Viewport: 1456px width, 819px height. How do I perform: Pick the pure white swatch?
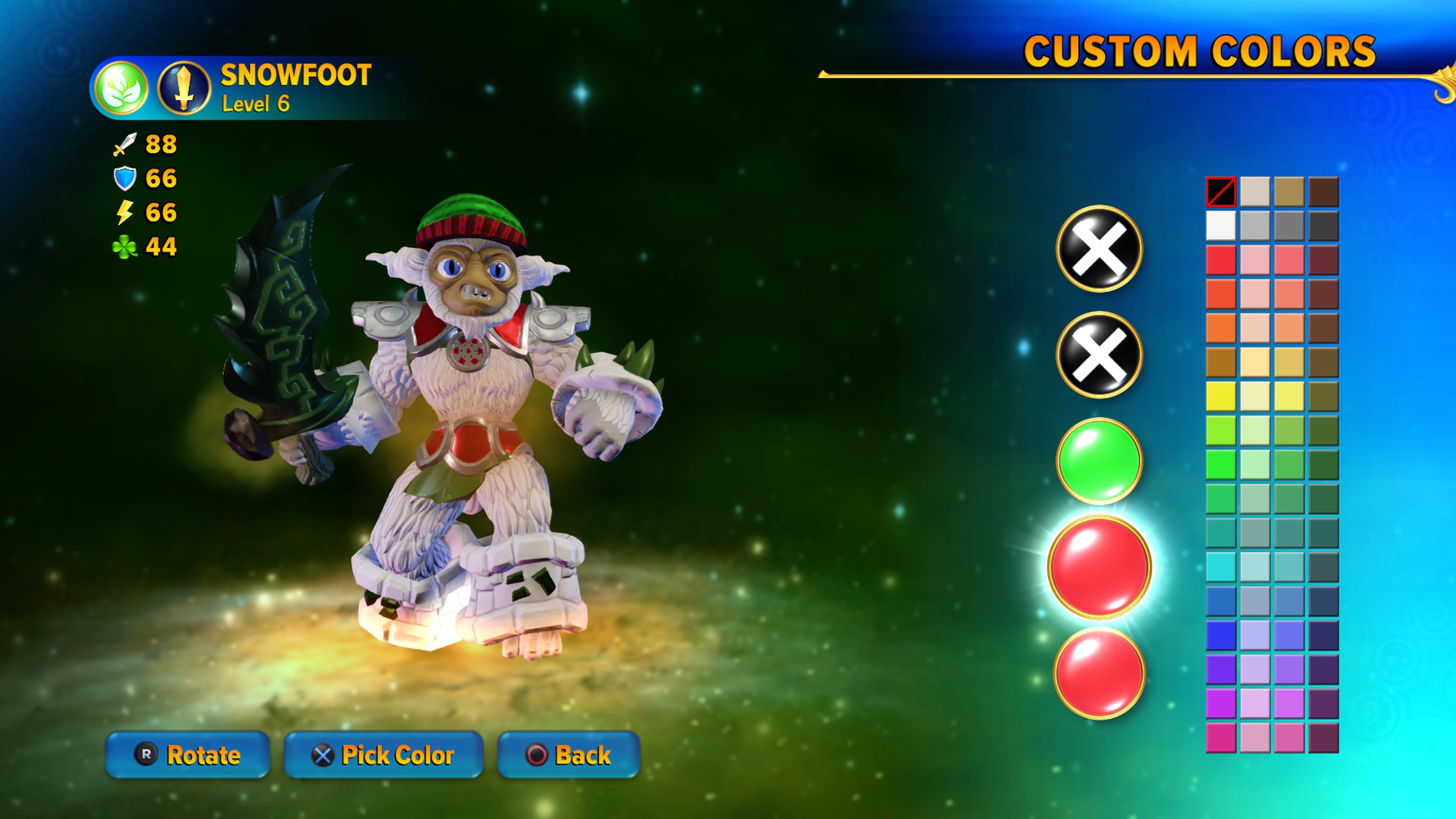1221,226
